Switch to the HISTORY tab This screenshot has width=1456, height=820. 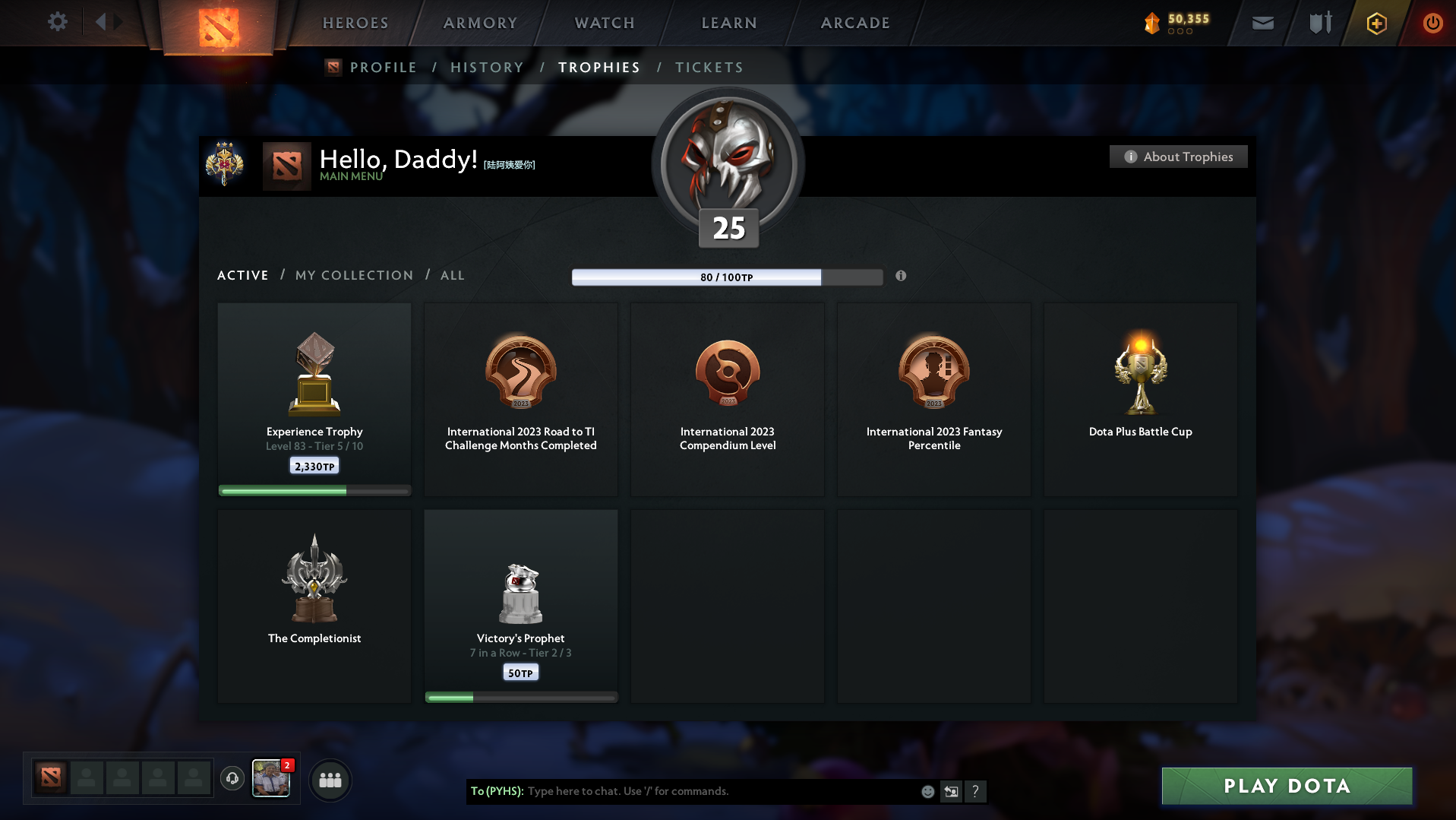pyautogui.click(x=487, y=67)
